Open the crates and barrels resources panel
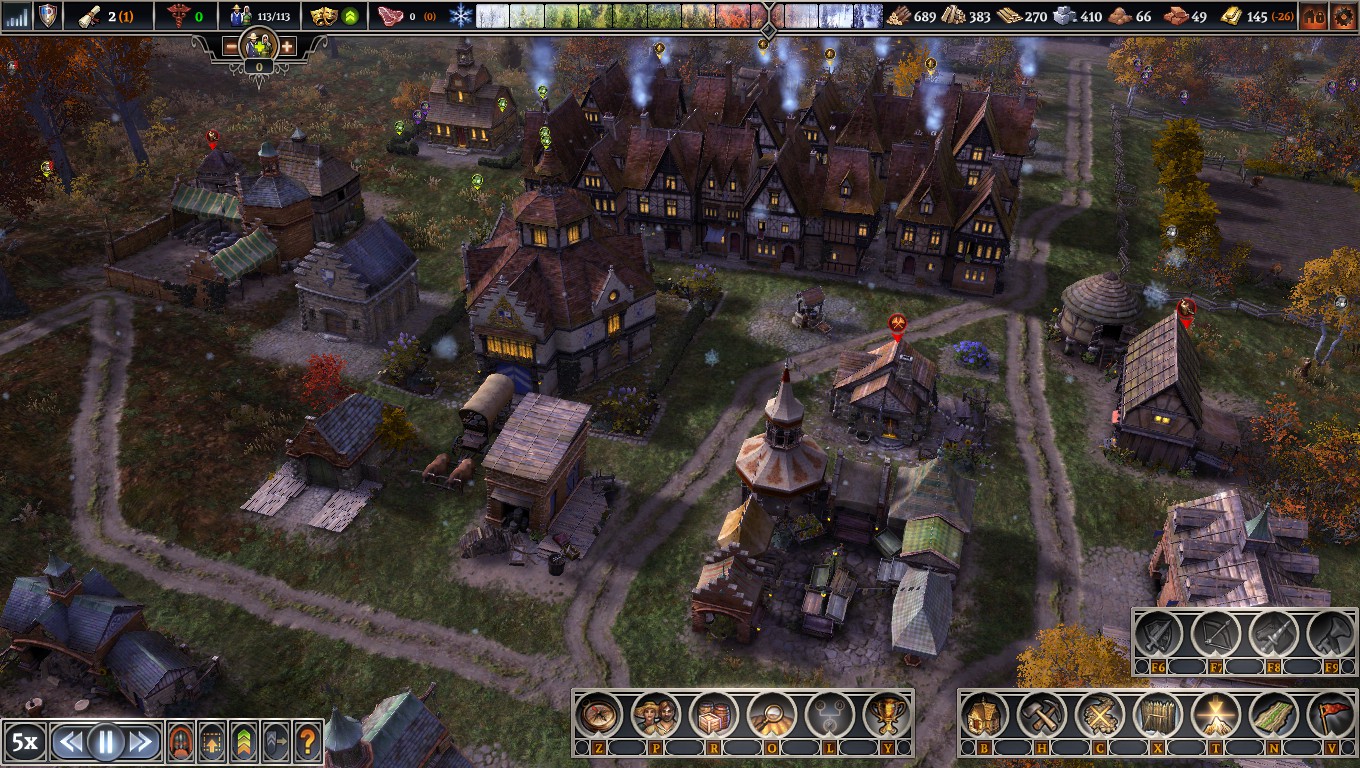The height and width of the screenshot is (768, 1360). (714, 715)
